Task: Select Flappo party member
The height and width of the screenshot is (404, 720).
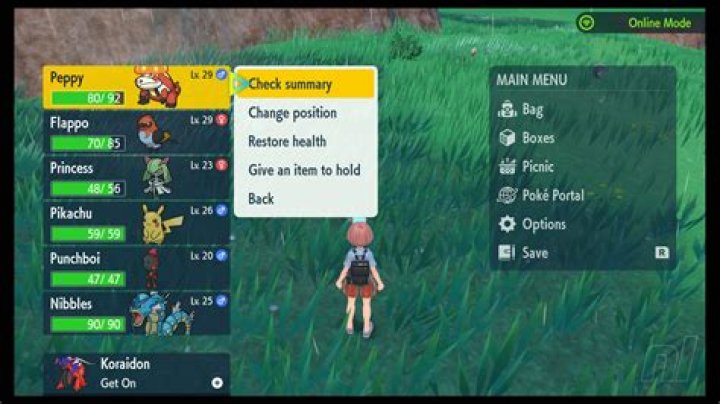Action: point(137,132)
